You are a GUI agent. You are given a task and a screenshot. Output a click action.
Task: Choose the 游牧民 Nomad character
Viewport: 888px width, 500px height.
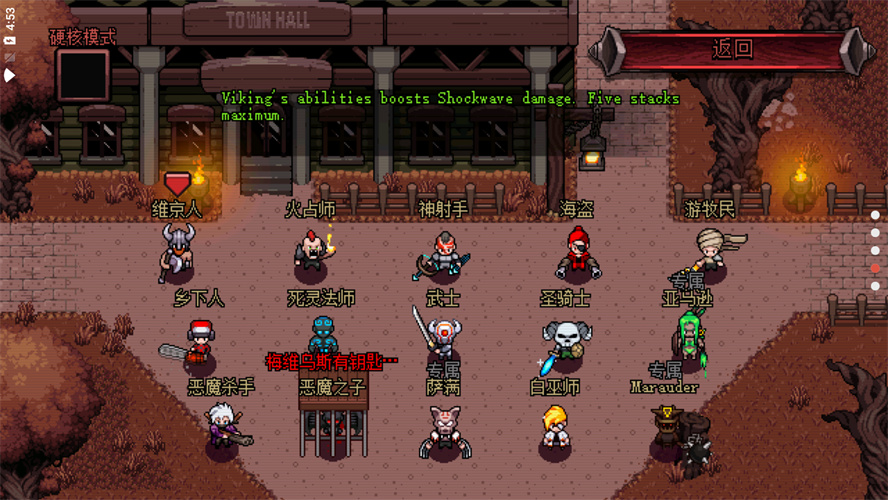coord(710,250)
